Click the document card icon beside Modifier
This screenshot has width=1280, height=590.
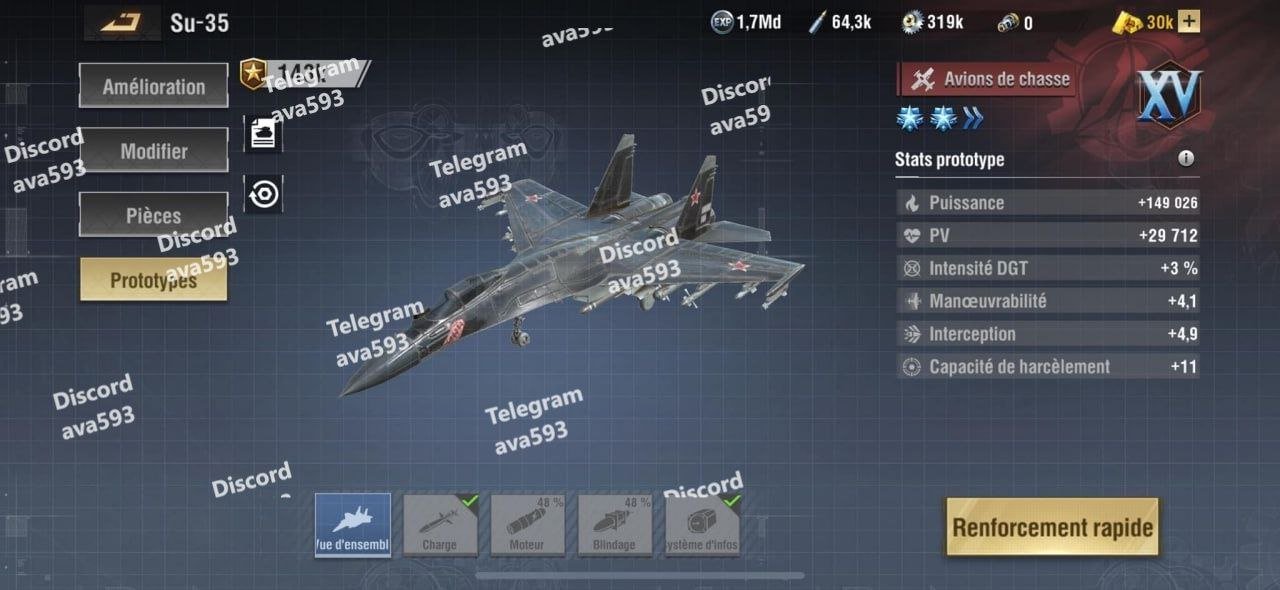[263, 134]
